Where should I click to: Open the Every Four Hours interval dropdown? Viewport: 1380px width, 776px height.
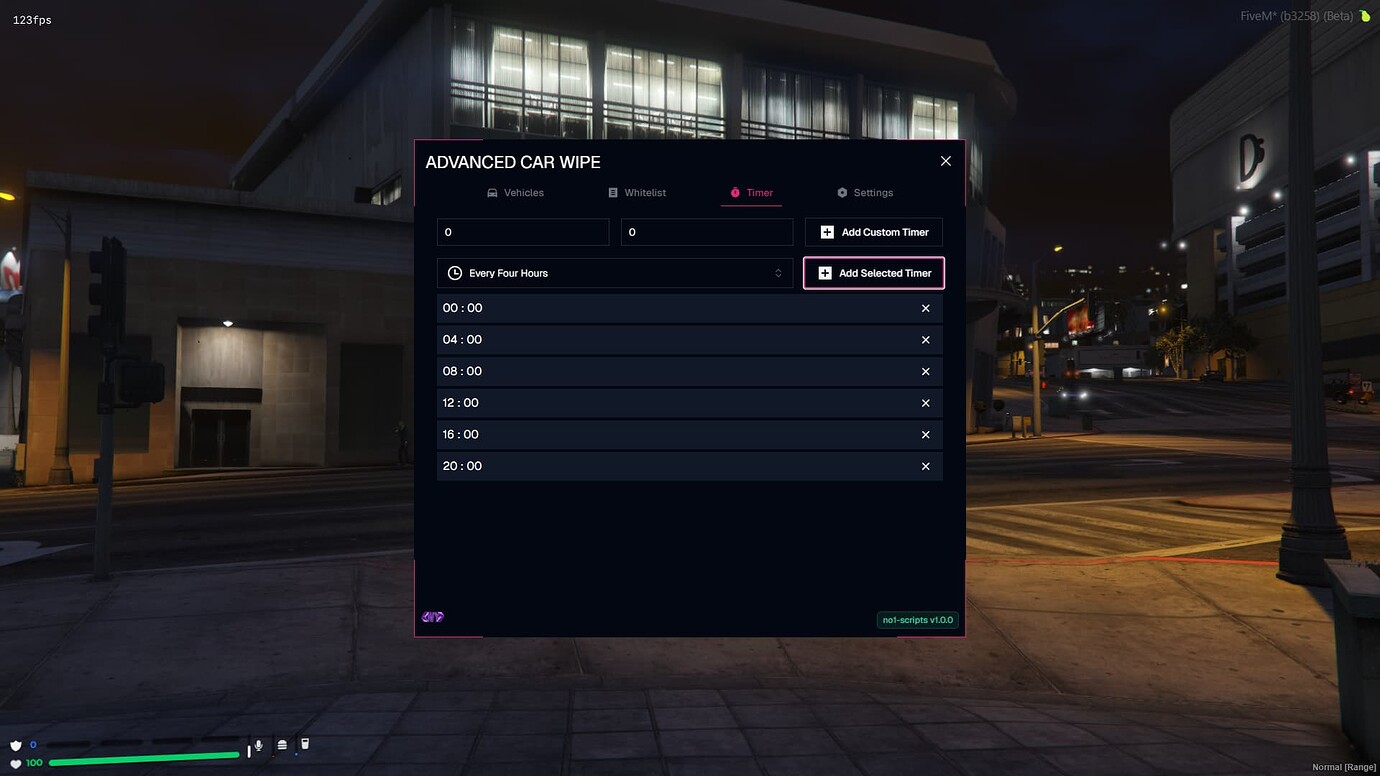coord(614,272)
